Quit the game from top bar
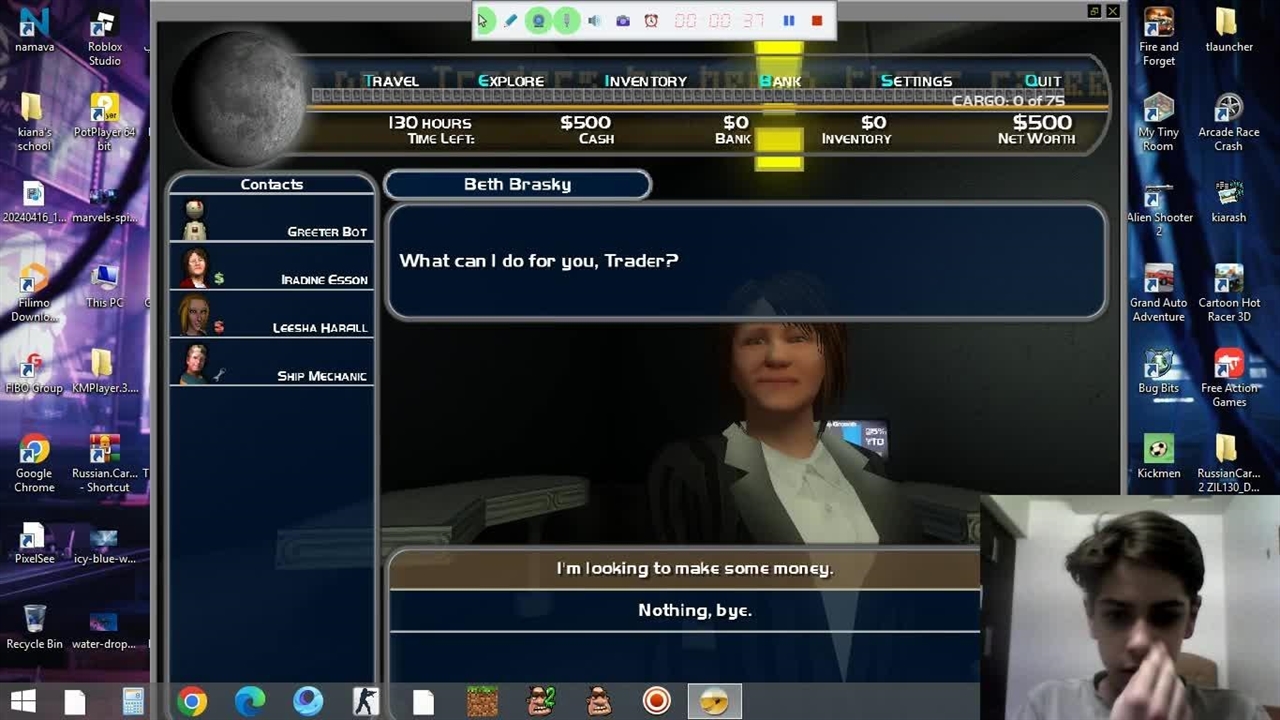This screenshot has height=720, width=1280. click(1043, 81)
